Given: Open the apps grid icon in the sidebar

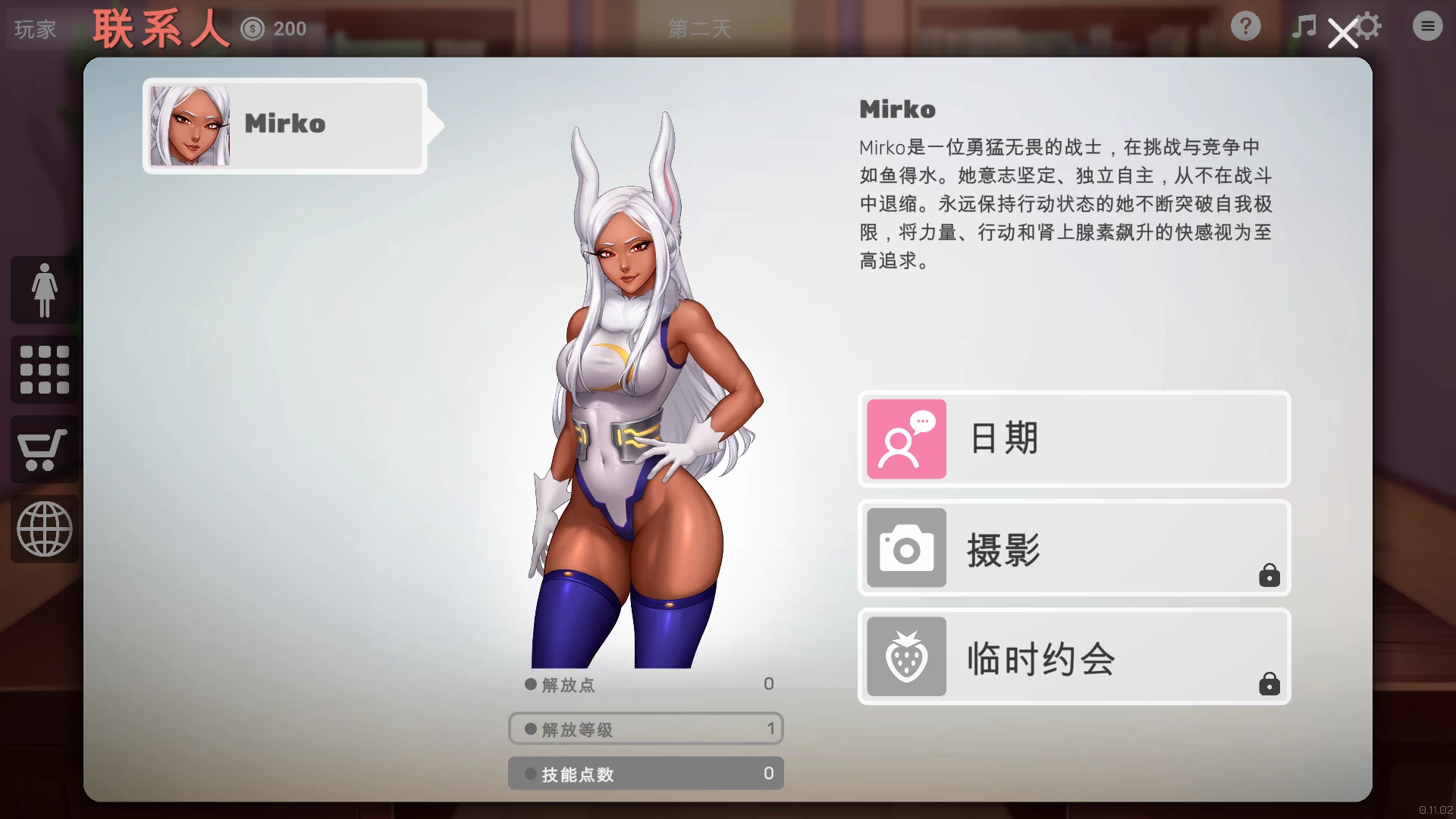Looking at the screenshot, I should [43, 369].
